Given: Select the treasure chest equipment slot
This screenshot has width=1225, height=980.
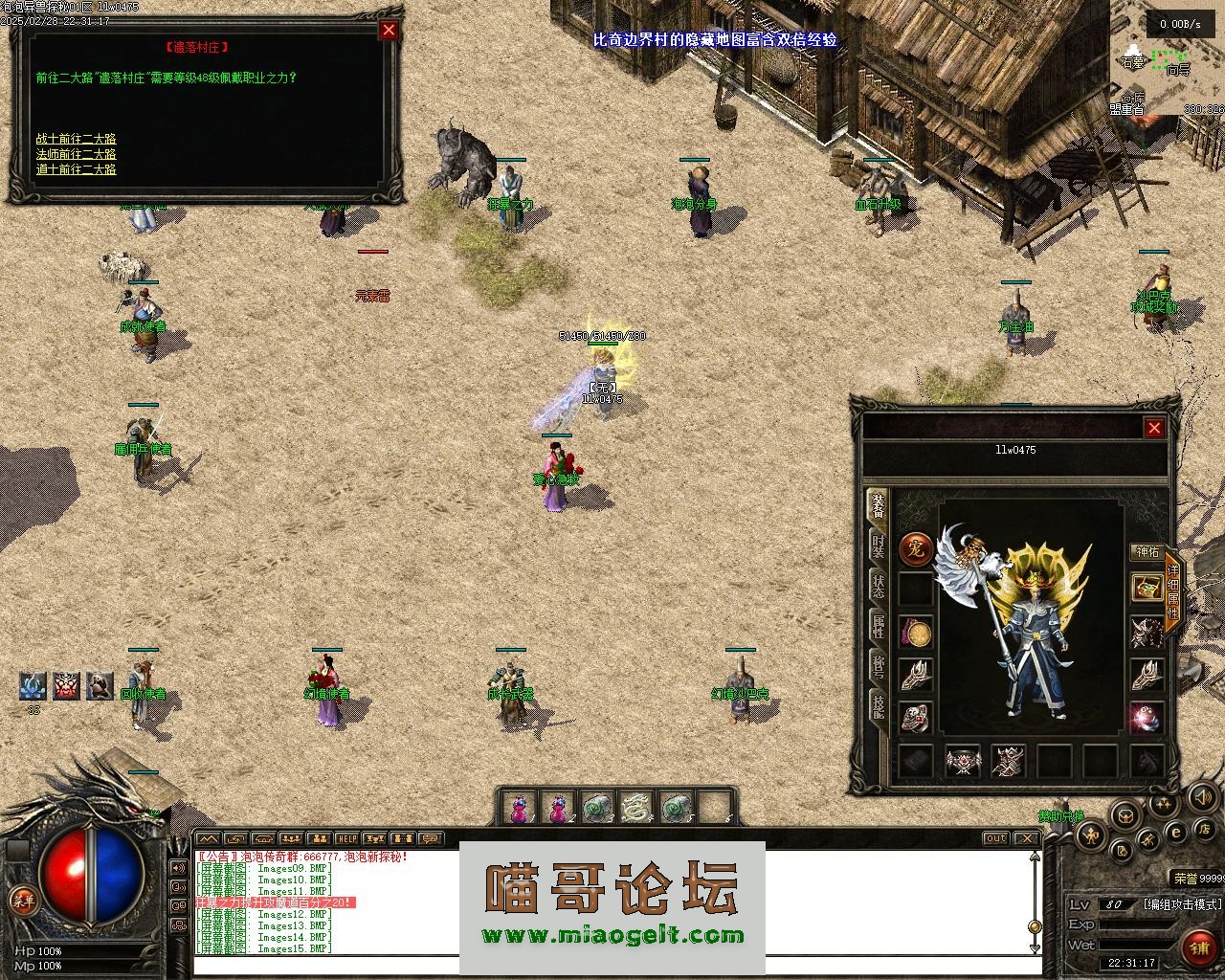Looking at the screenshot, I should coord(1147,588).
